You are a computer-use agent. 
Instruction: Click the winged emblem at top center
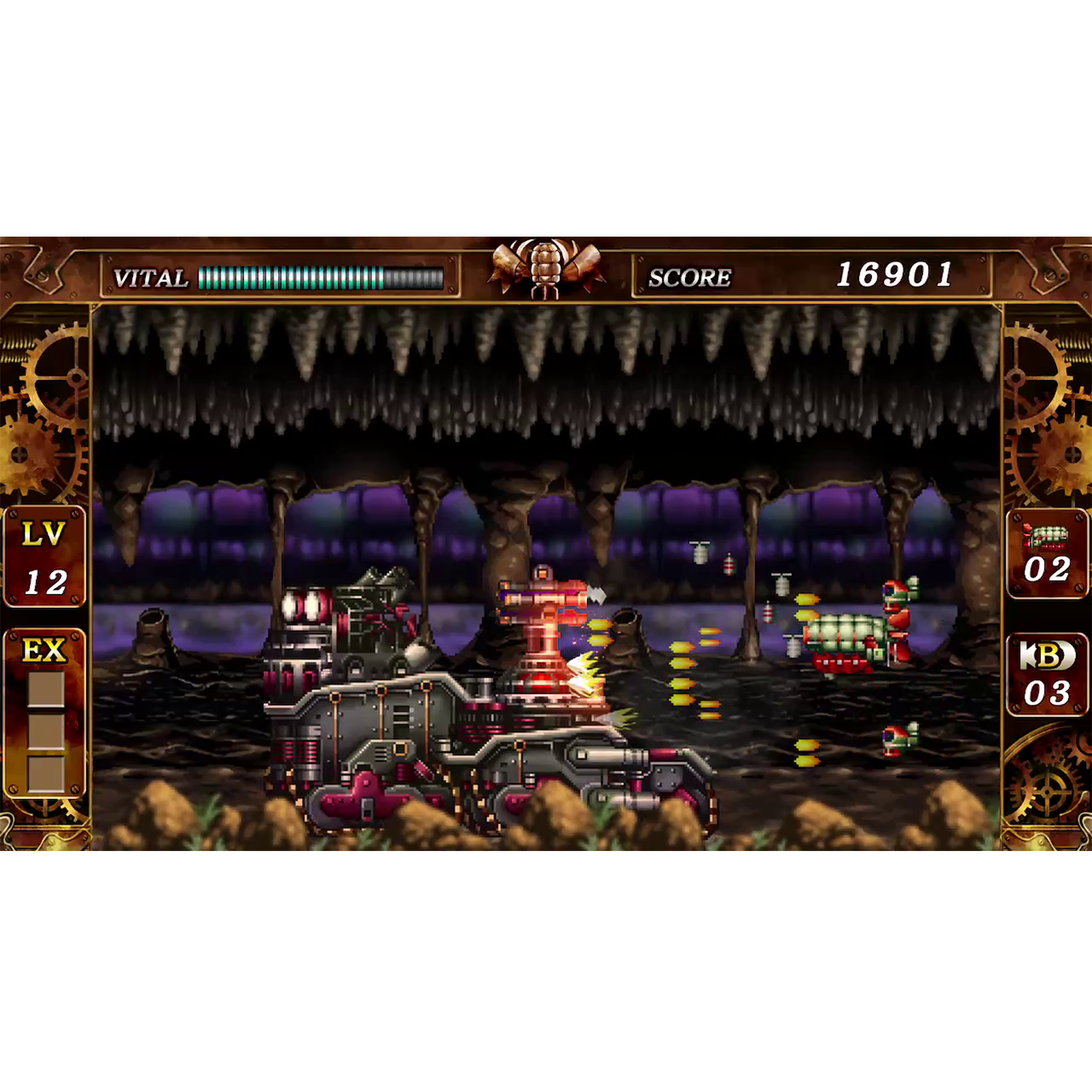click(546, 266)
